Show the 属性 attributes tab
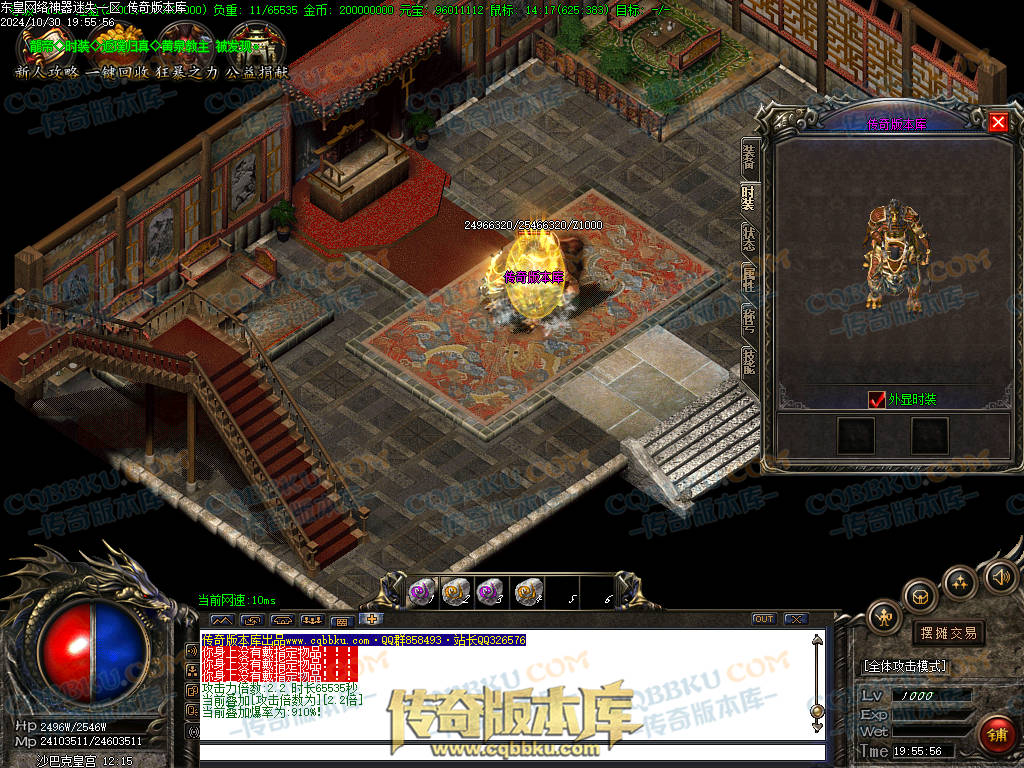The image size is (1024, 768). pyautogui.click(x=748, y=280)
